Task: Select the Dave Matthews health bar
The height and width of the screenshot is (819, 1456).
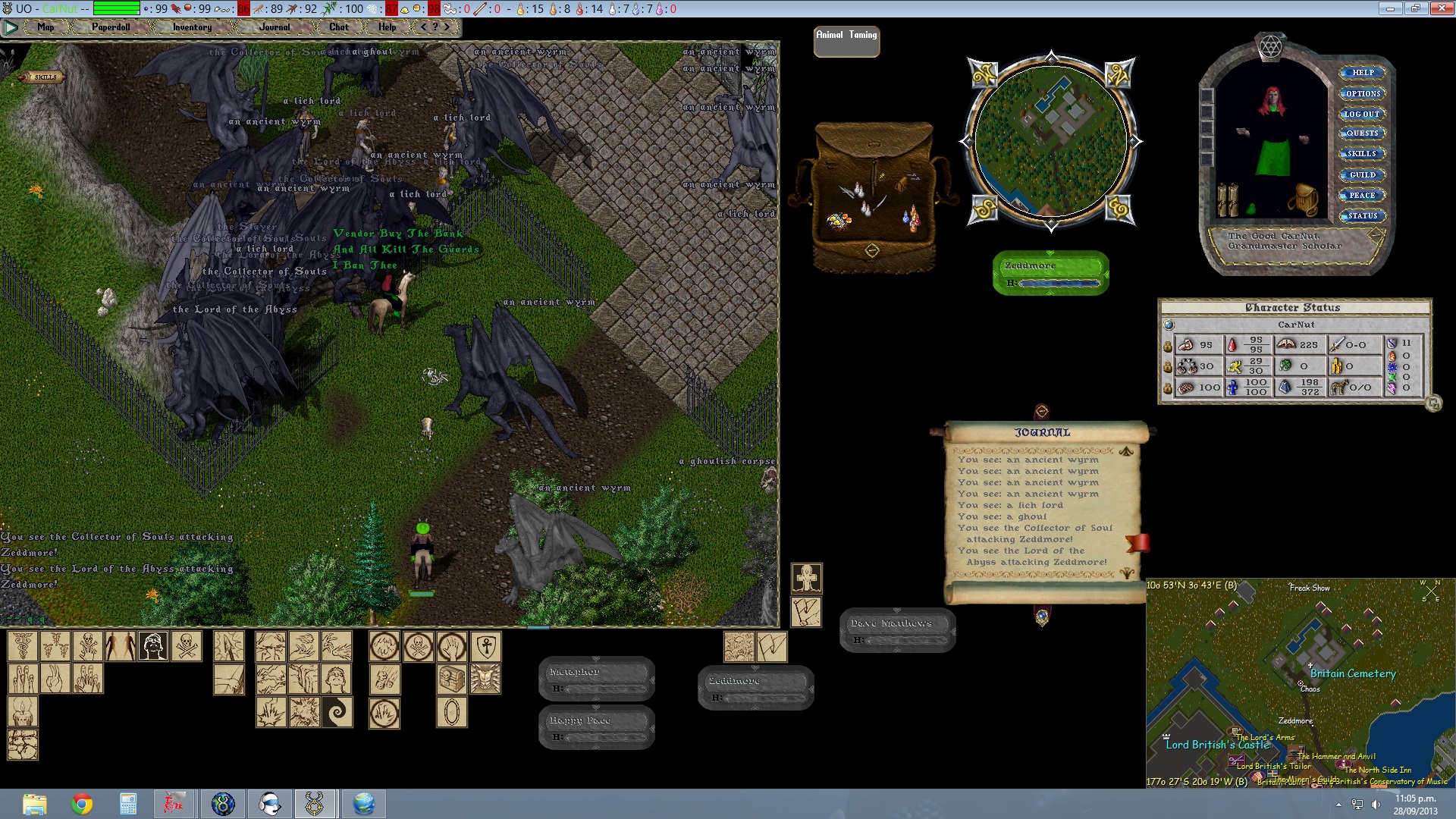Action: pos(897,630)
